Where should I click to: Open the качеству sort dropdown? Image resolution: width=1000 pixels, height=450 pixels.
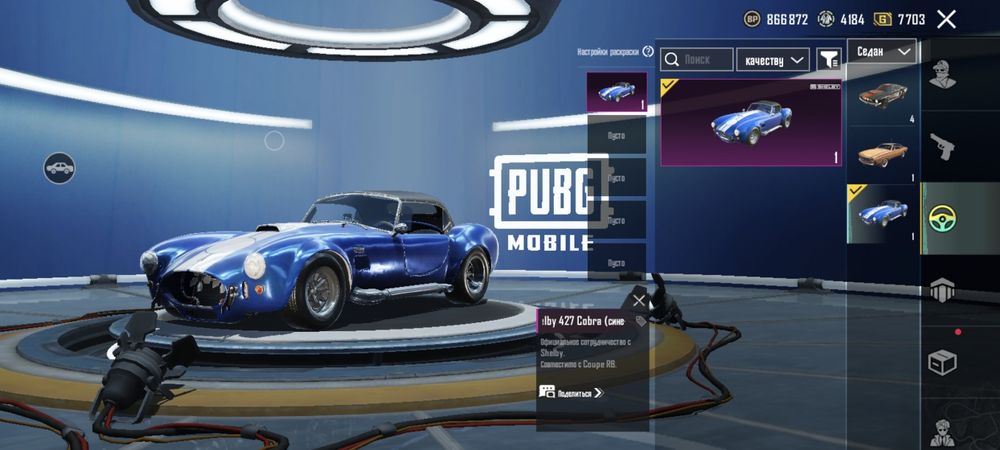coord(773,60)
